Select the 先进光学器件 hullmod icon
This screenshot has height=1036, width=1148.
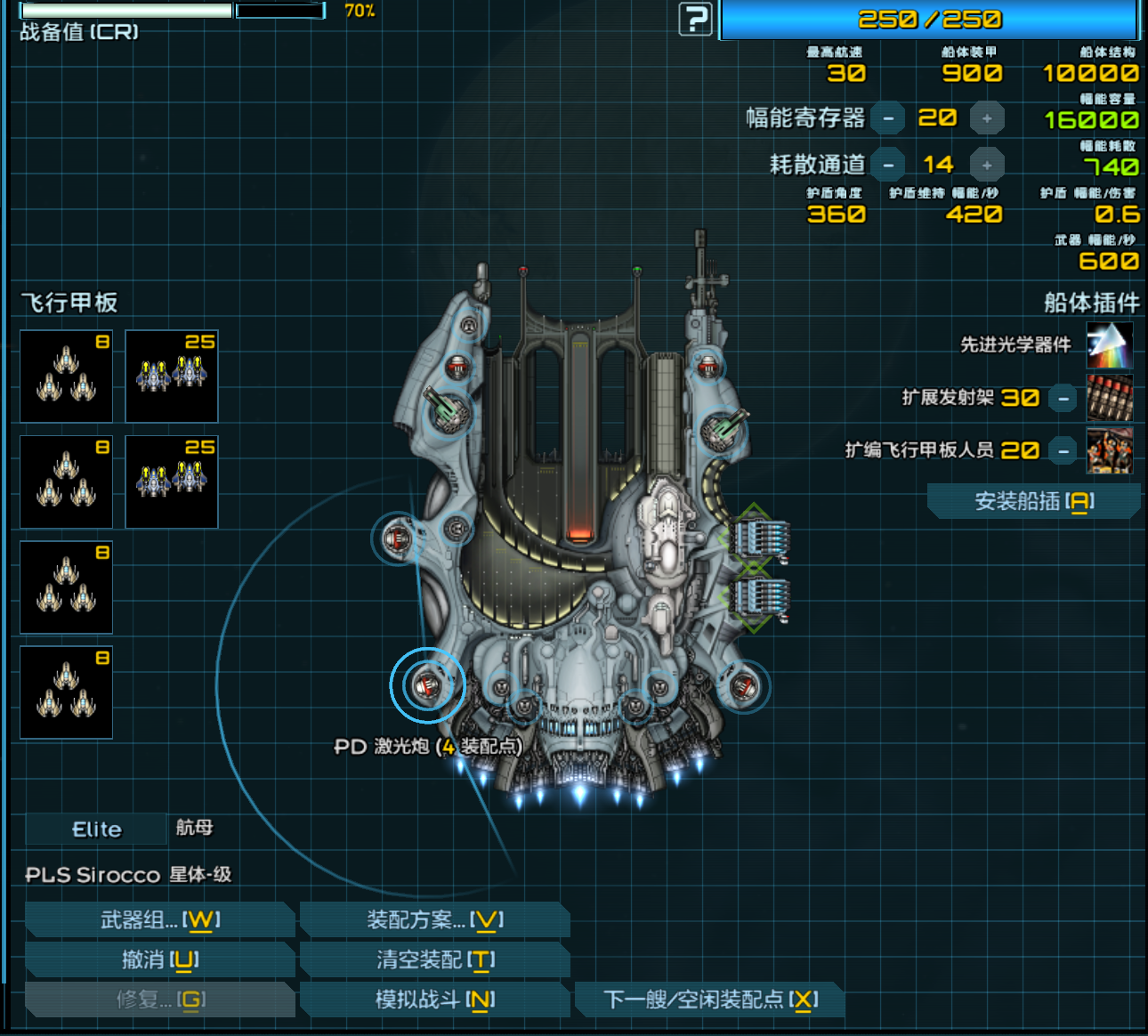(x=1110, y=345)
